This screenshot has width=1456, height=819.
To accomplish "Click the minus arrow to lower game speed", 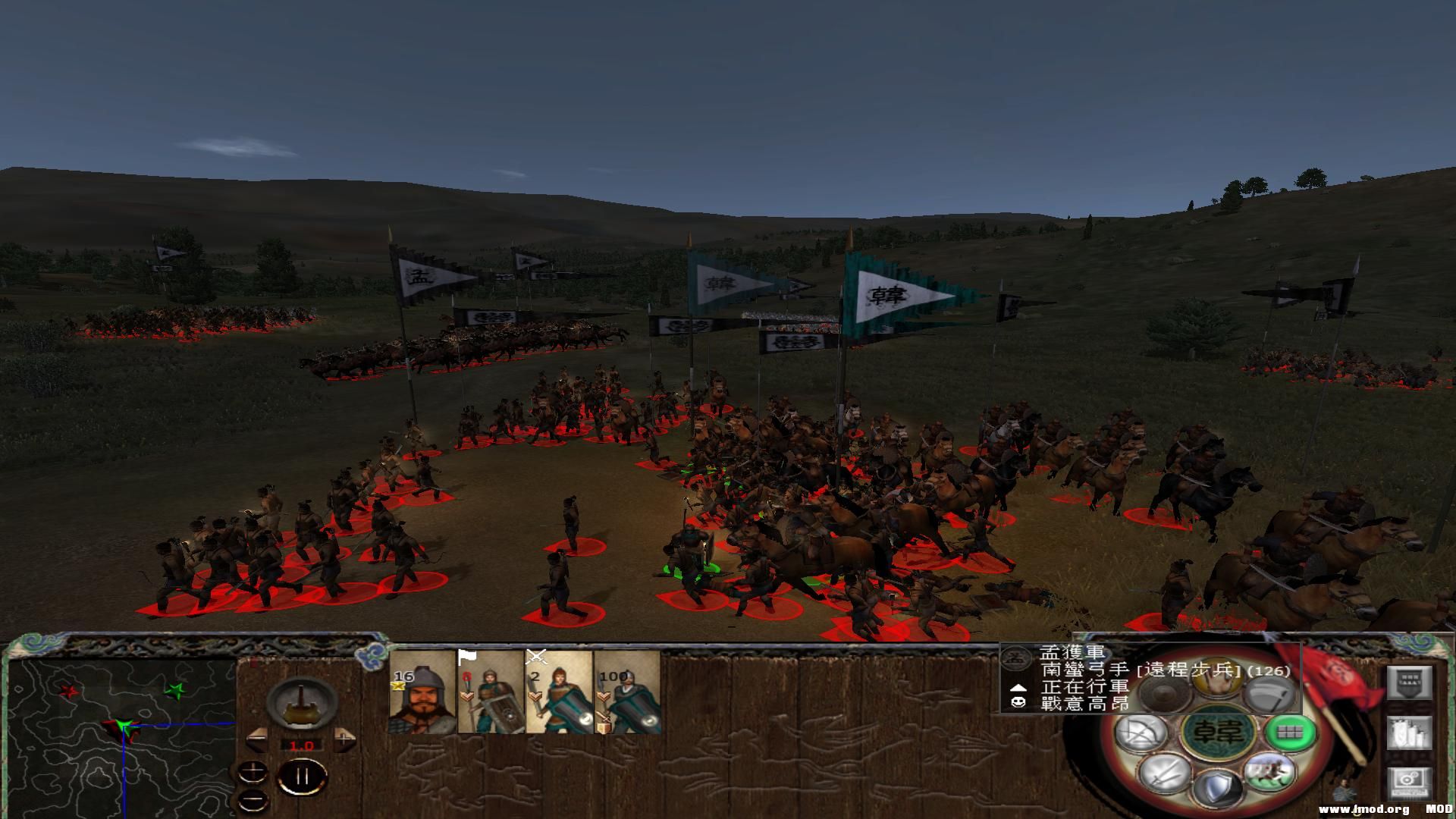I will [x=257, y=739].
